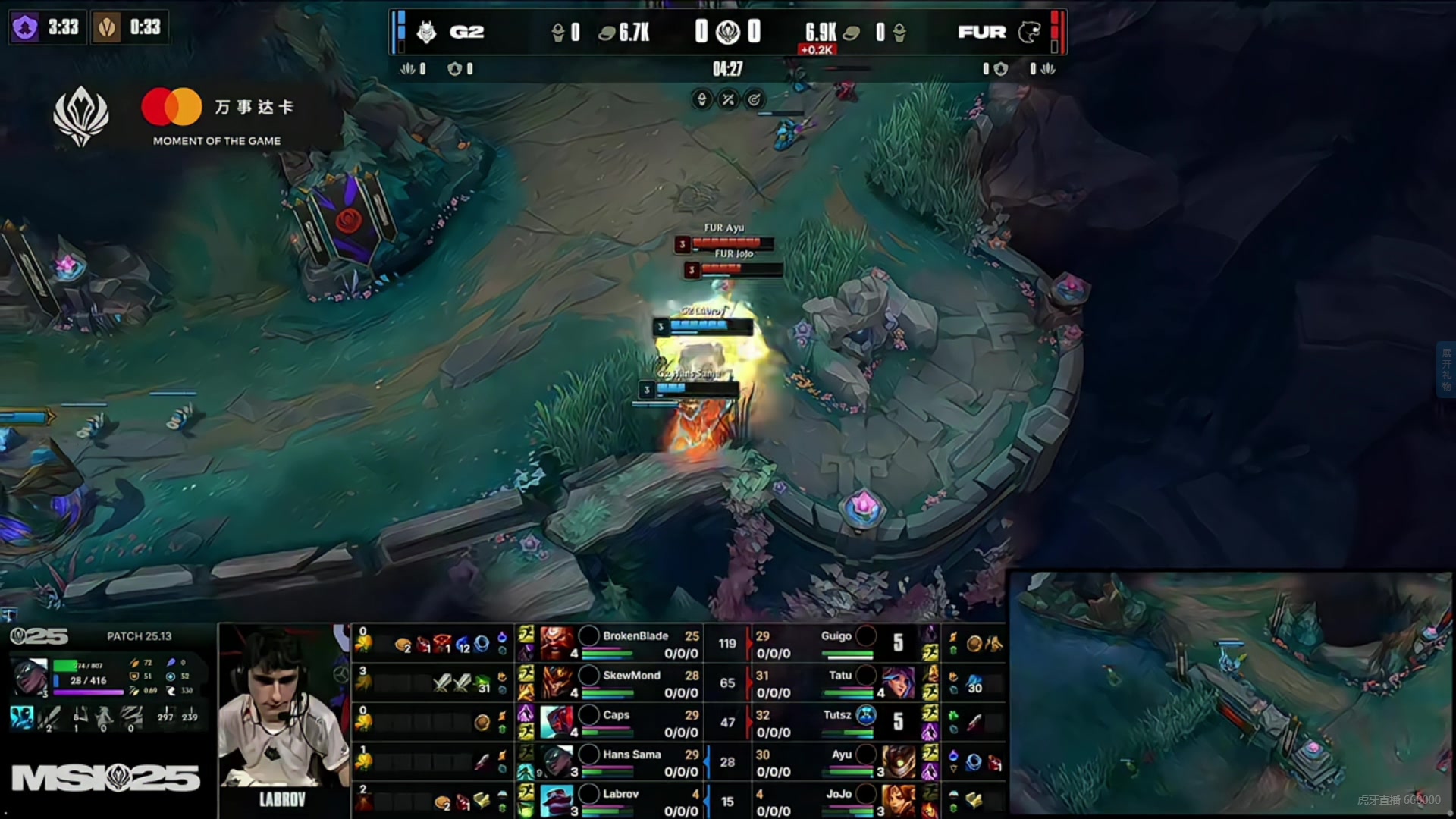This screenshot has height=819, width=1456.
Task: Click the gold objective timer icon
Action: point(107,28)
